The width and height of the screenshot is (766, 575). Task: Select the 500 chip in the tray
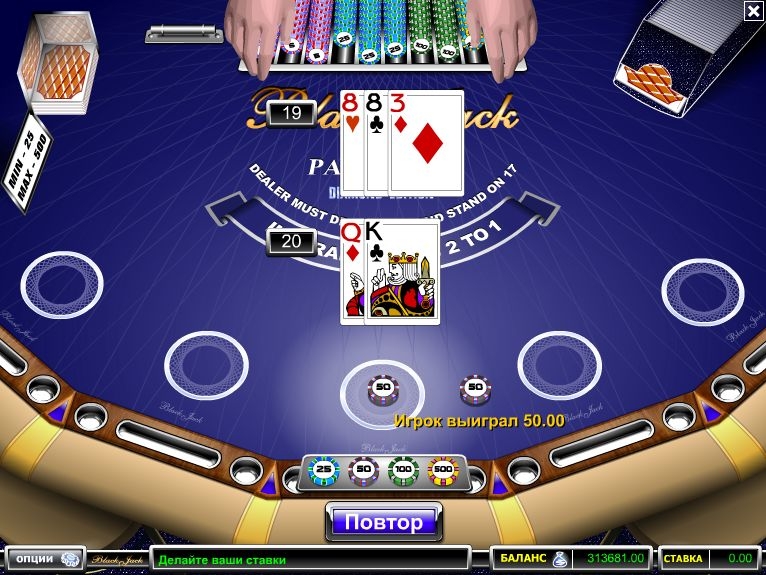442,468
